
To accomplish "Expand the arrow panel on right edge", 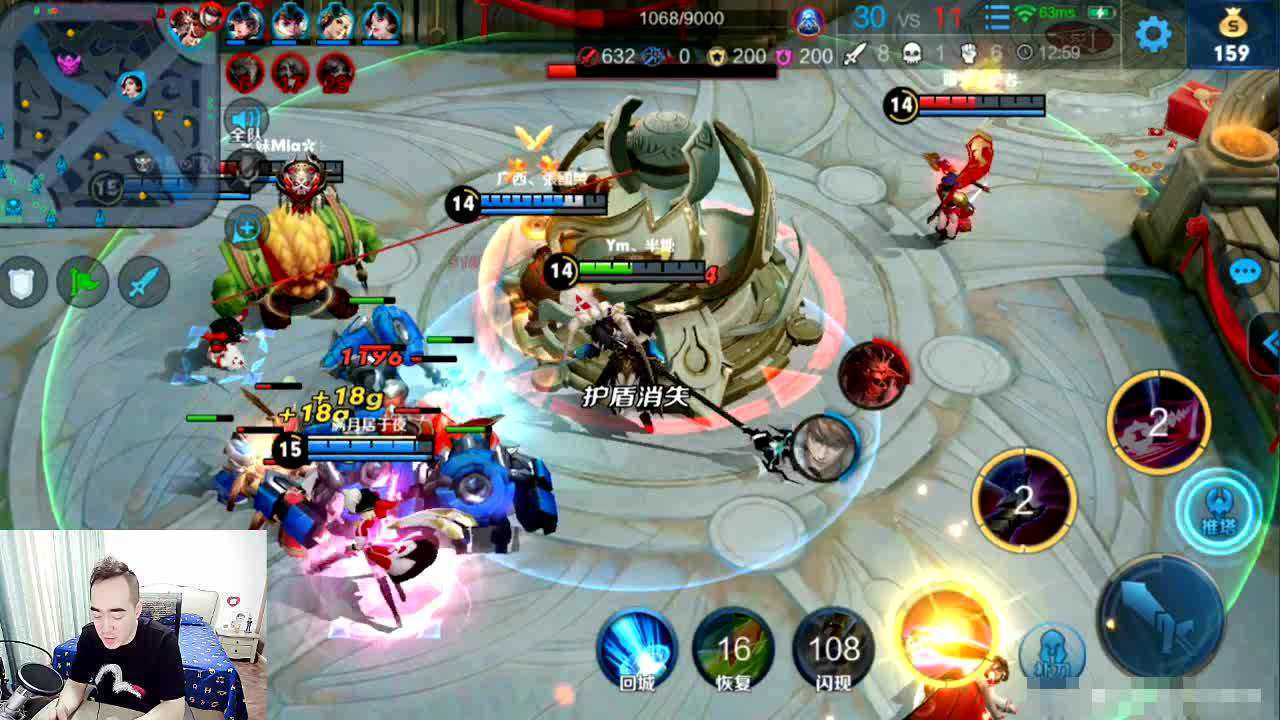I will click(x=1268, y=343).
